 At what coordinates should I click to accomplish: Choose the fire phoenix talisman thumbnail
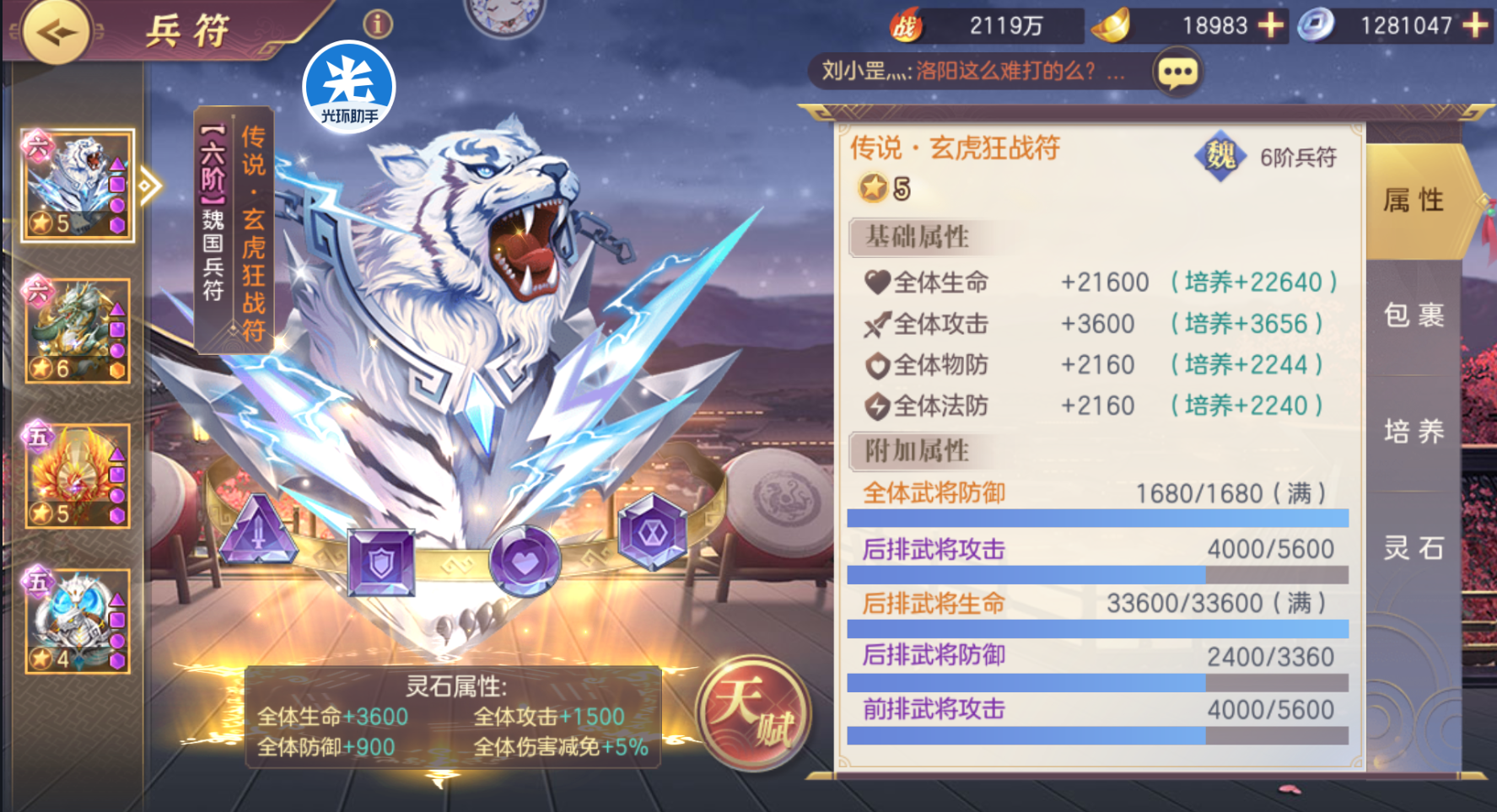click(77, 476)
